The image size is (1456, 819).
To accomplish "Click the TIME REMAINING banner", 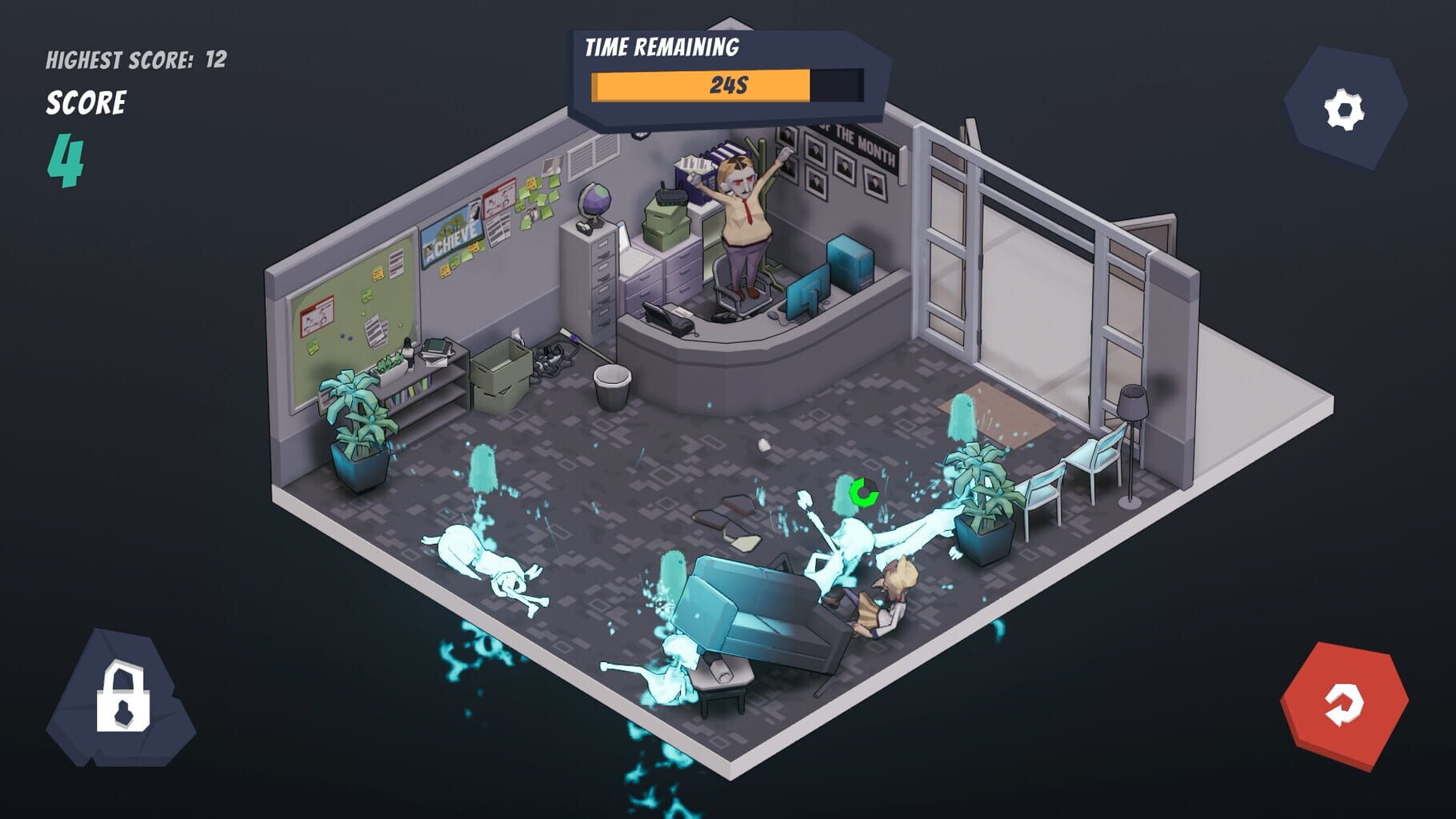I will (x=664, y=46).
